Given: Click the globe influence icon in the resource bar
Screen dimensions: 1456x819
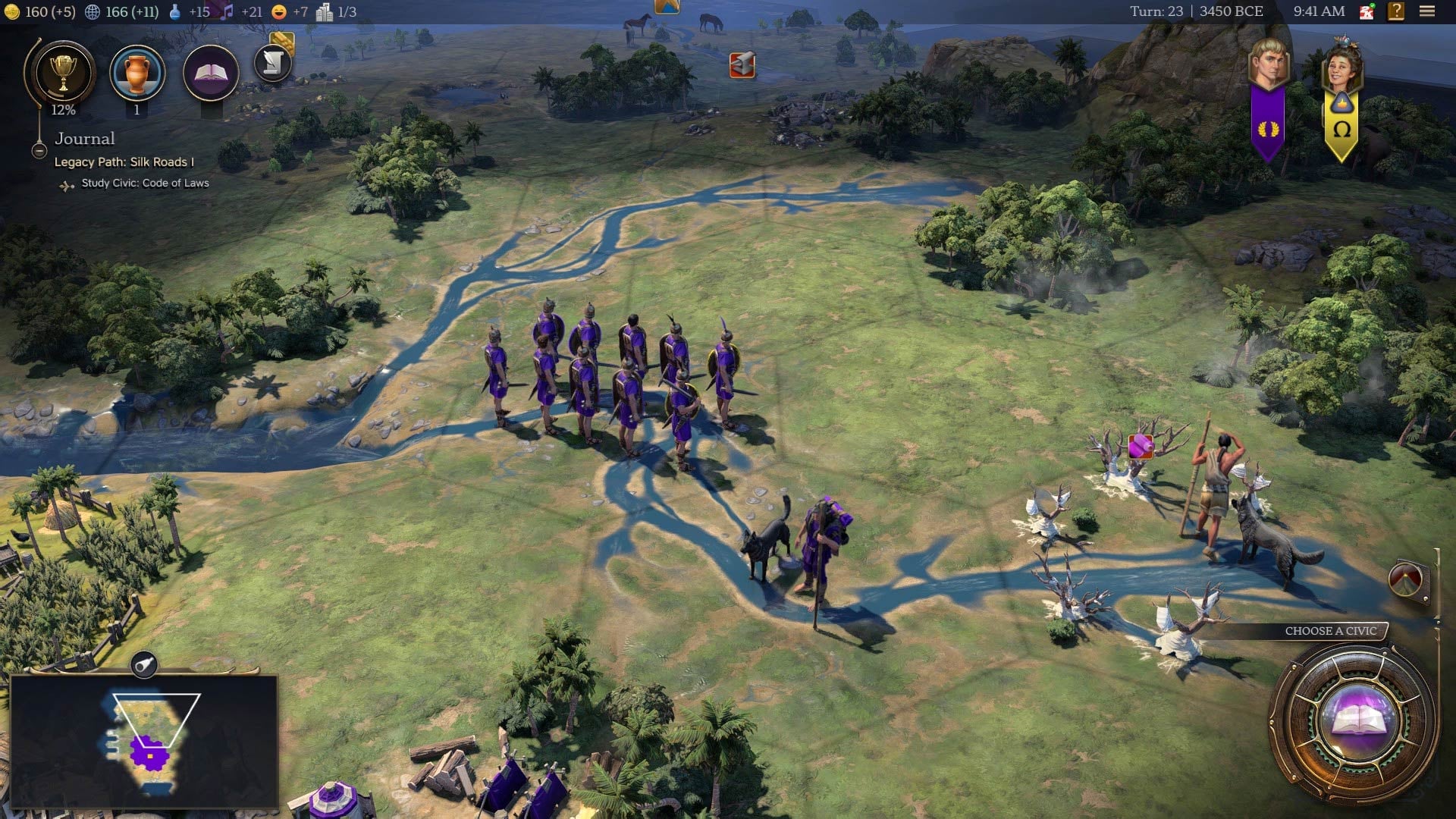Looking at the screenshot, I should tap(93, 12).
